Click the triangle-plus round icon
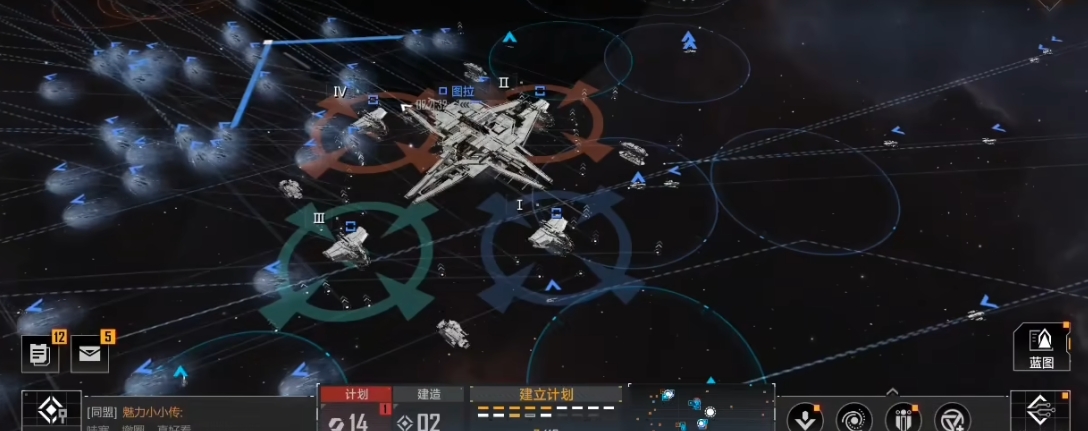 [x=952, y=418]
